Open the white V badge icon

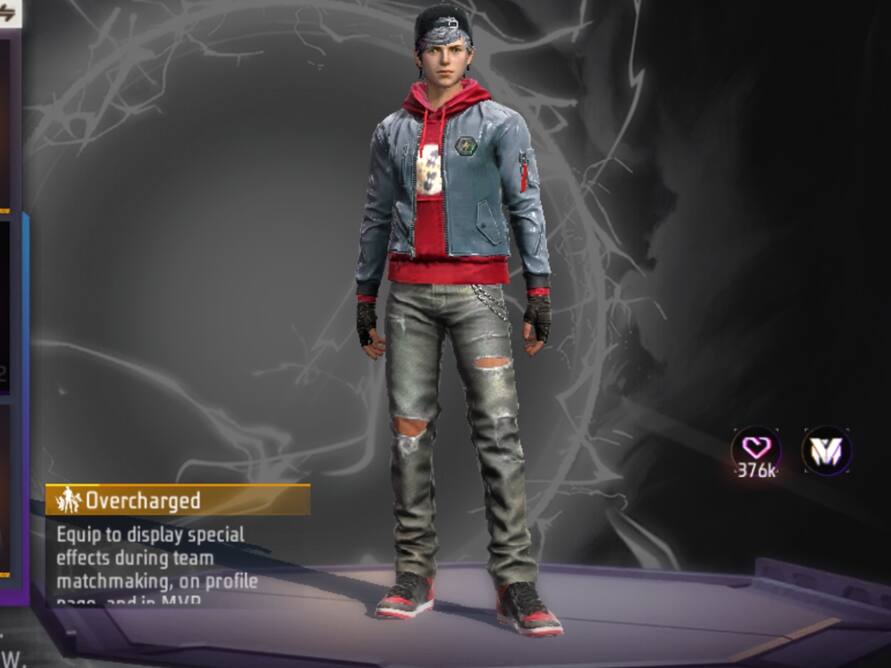coord(826,450)
